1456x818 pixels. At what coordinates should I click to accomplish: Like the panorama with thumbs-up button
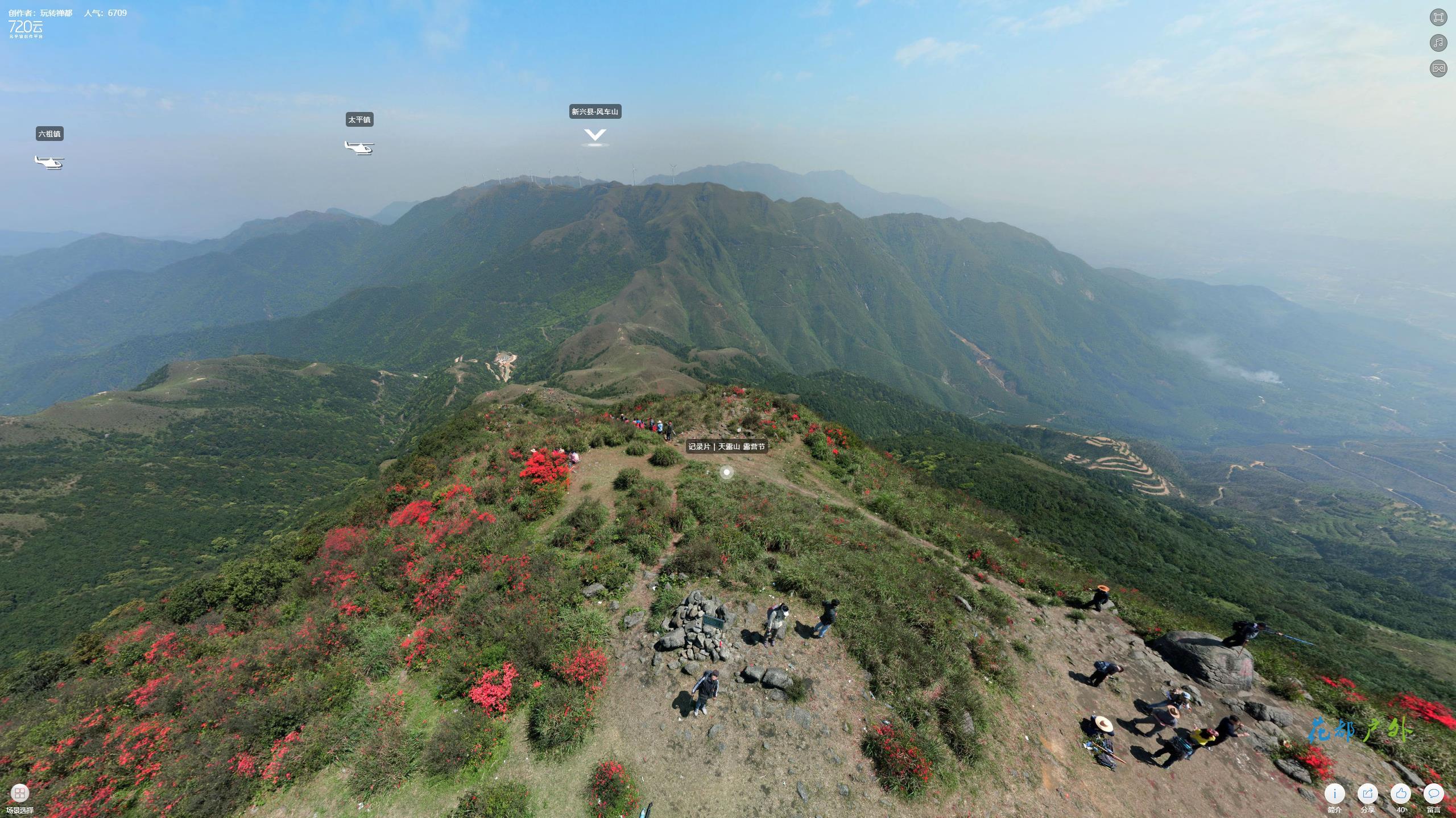(1400, 794)
